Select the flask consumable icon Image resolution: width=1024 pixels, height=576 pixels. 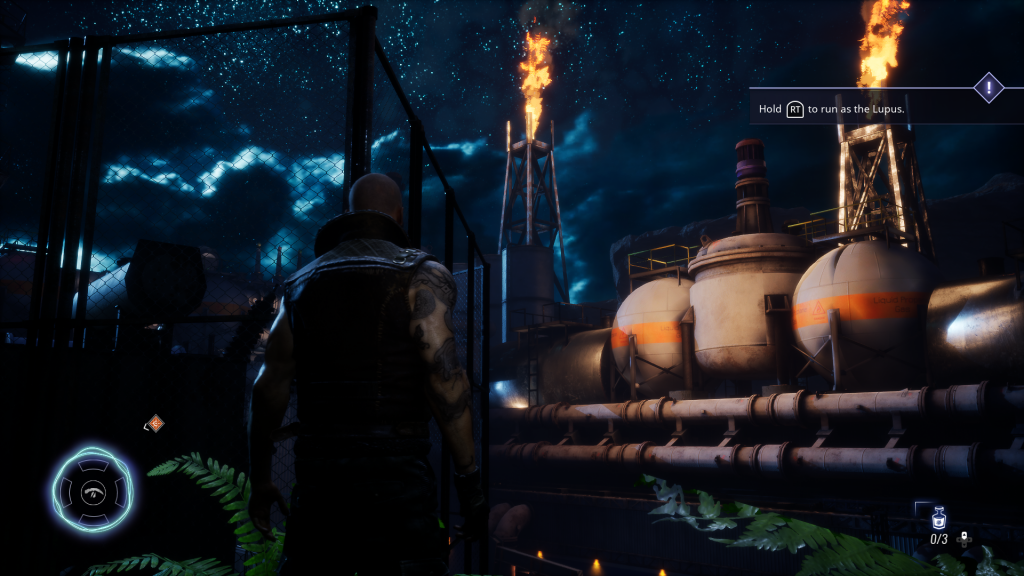[938, 519]
